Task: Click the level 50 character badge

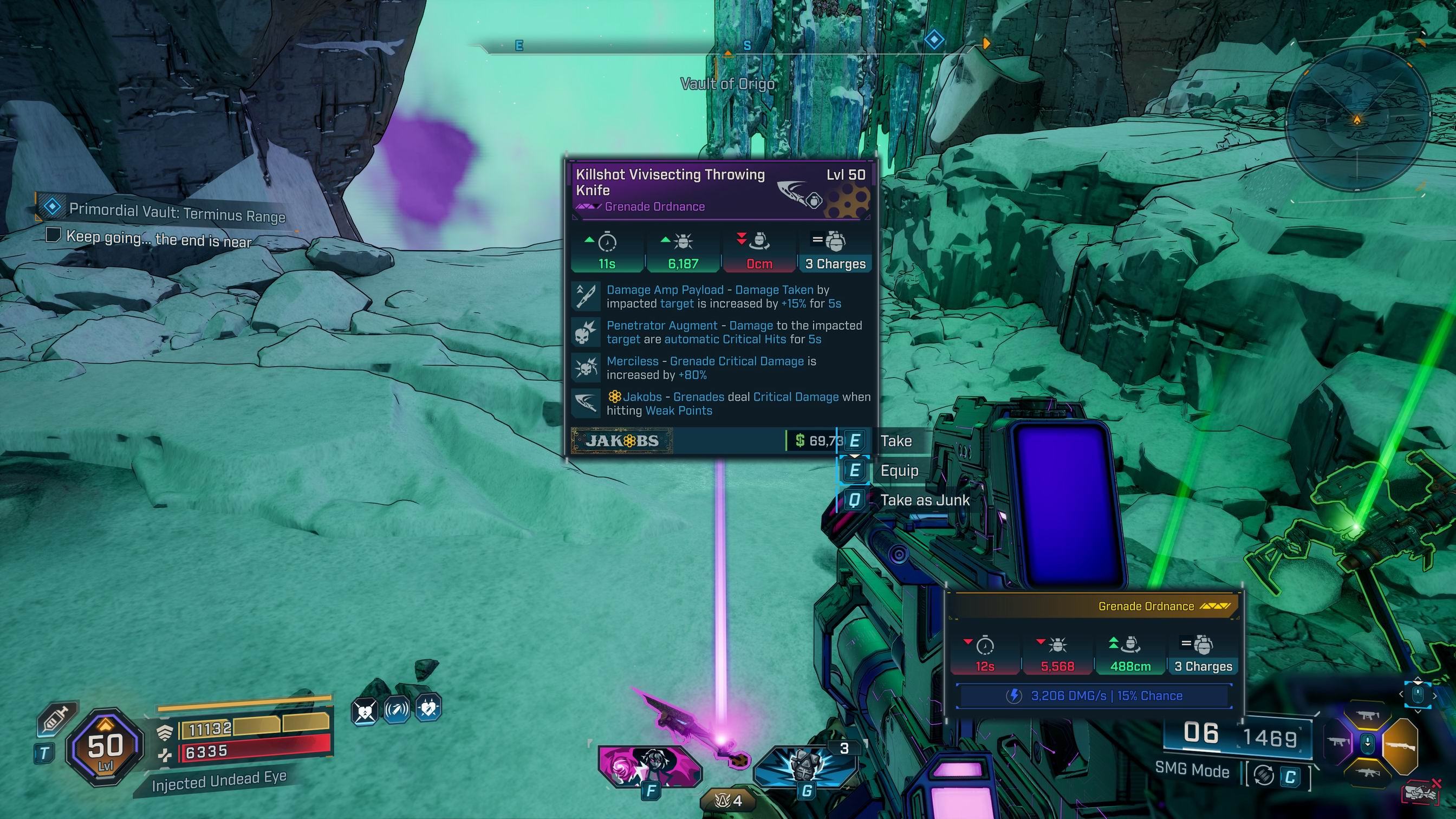Action: point(105,747)
